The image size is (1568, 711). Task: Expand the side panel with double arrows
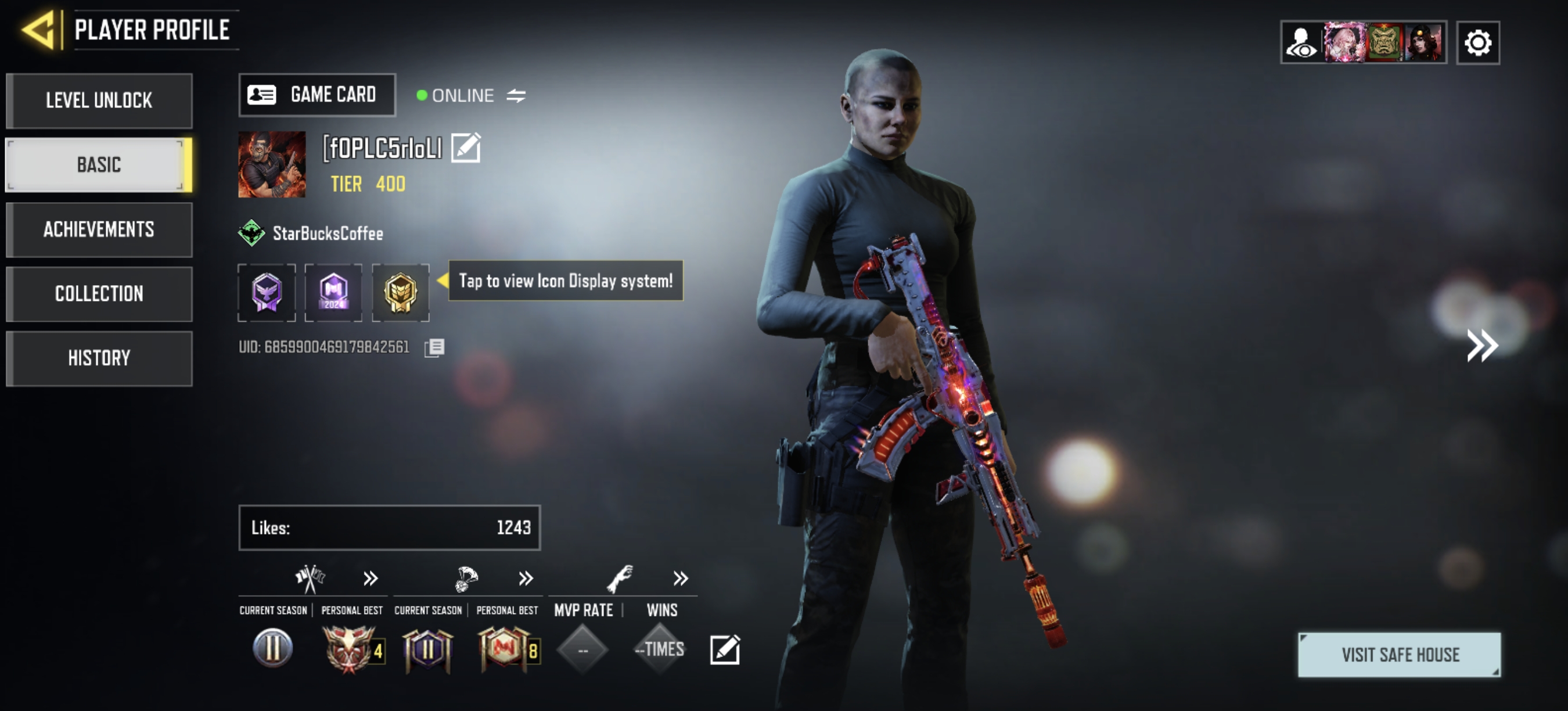[x=1481, y=346]
